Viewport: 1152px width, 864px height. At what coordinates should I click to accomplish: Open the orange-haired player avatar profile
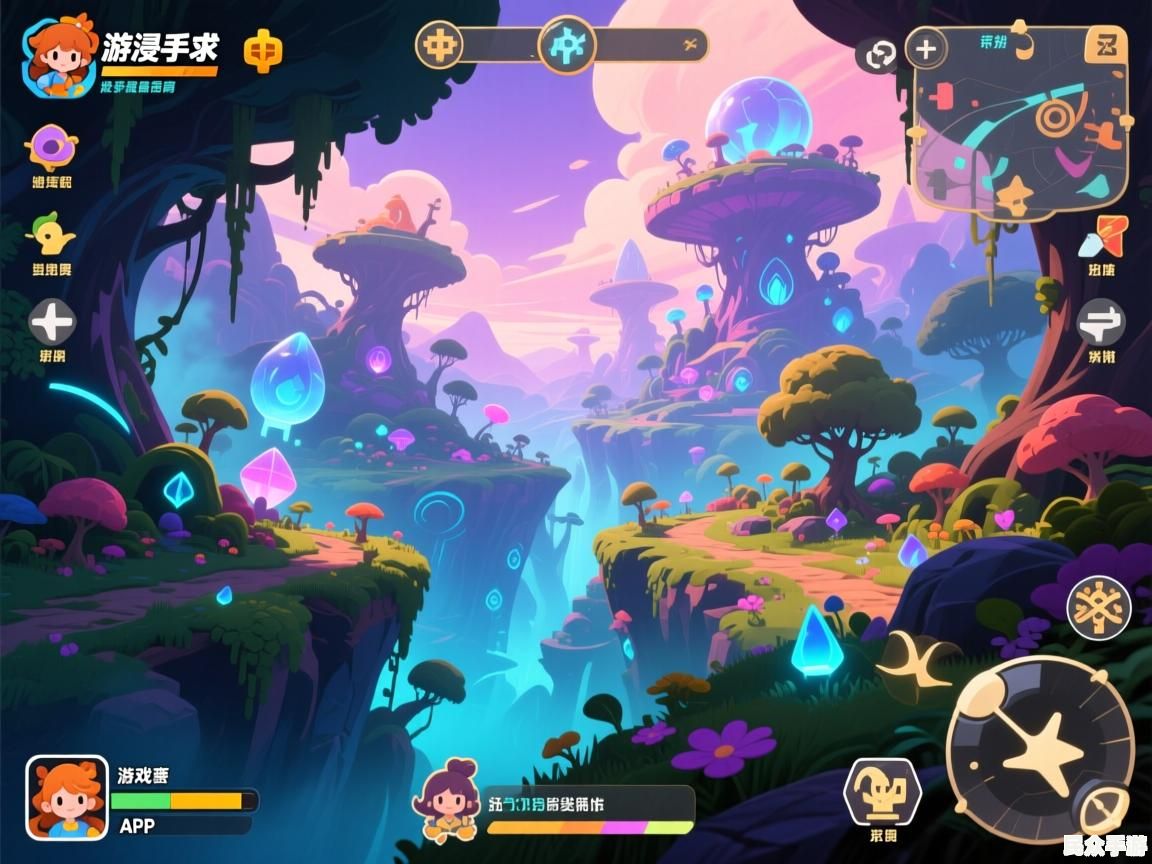coord(60,55)
